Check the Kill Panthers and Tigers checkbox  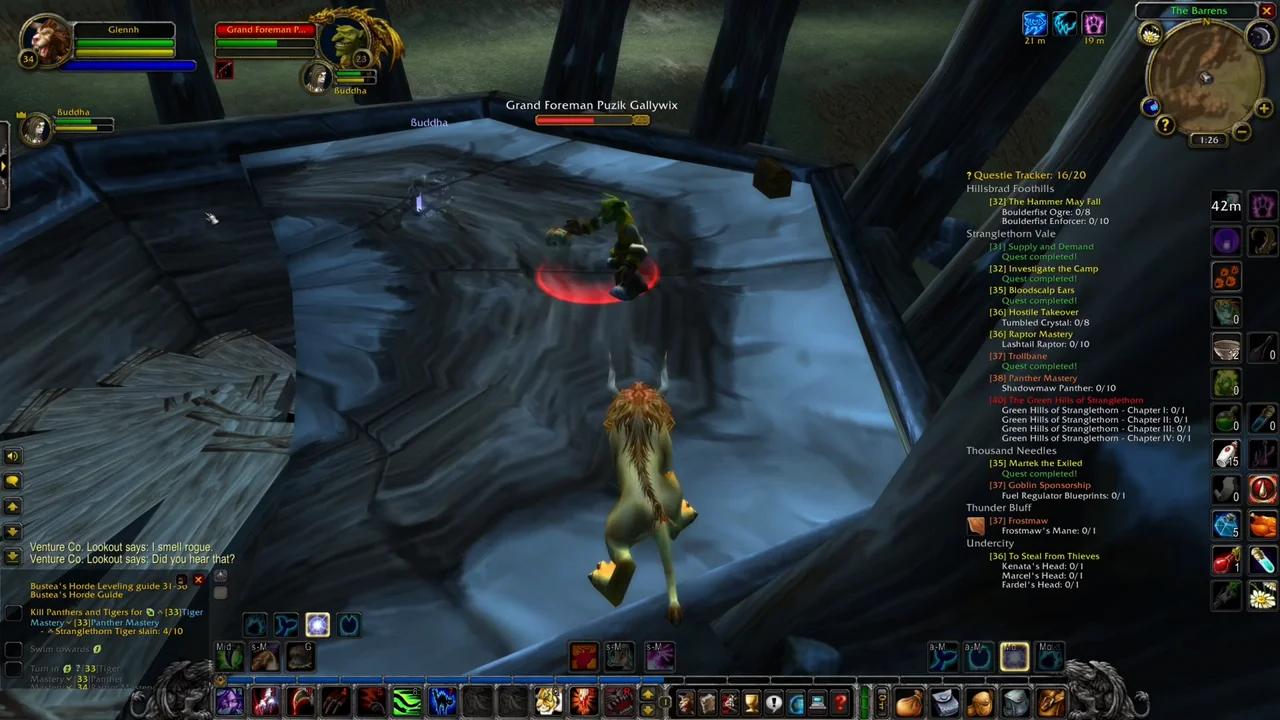pyautogui.click(x=13, y=612)
